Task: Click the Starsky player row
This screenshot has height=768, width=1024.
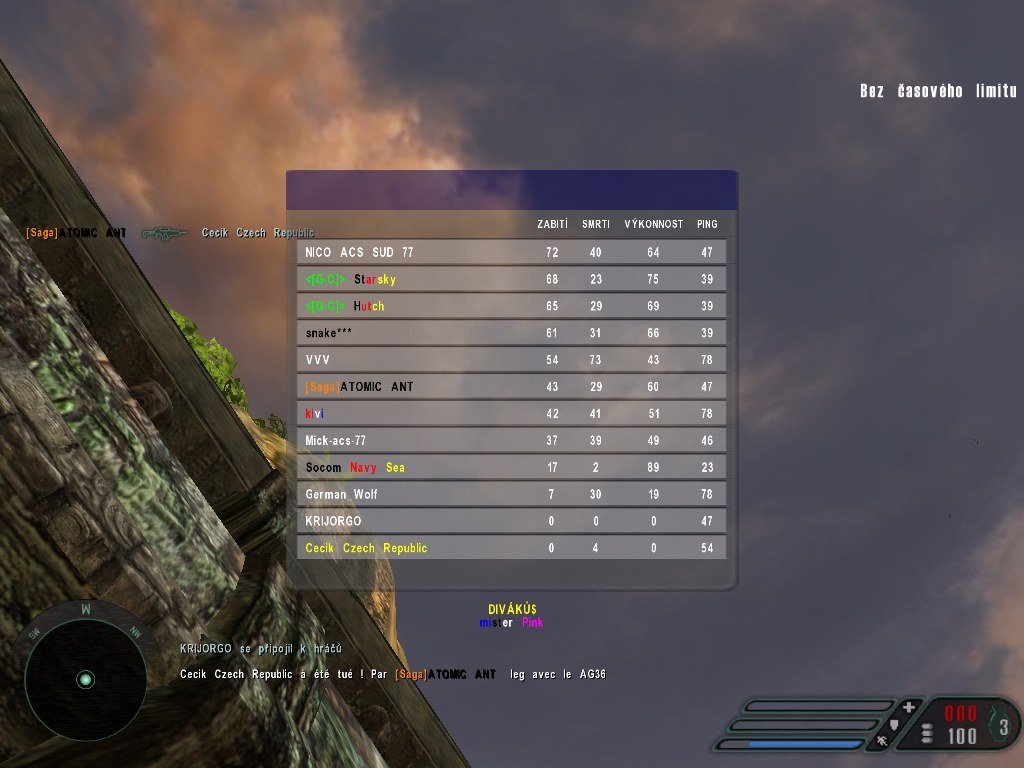Action: pos(512,280)
